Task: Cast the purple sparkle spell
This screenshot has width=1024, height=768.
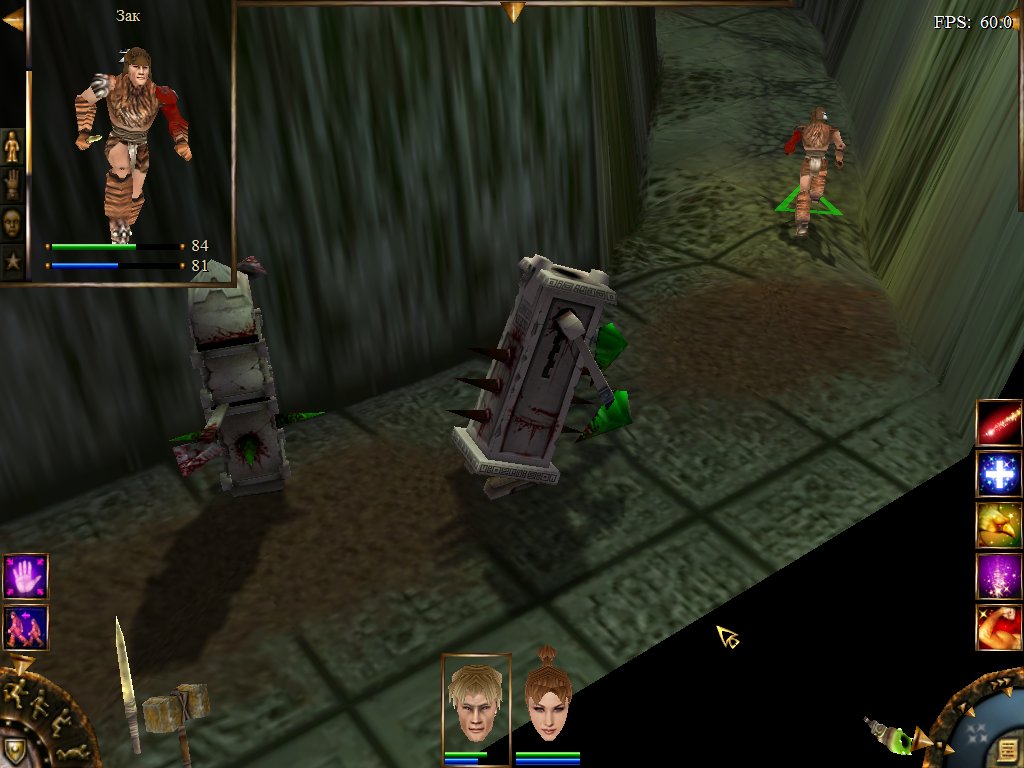Action: tap(999, 576)
